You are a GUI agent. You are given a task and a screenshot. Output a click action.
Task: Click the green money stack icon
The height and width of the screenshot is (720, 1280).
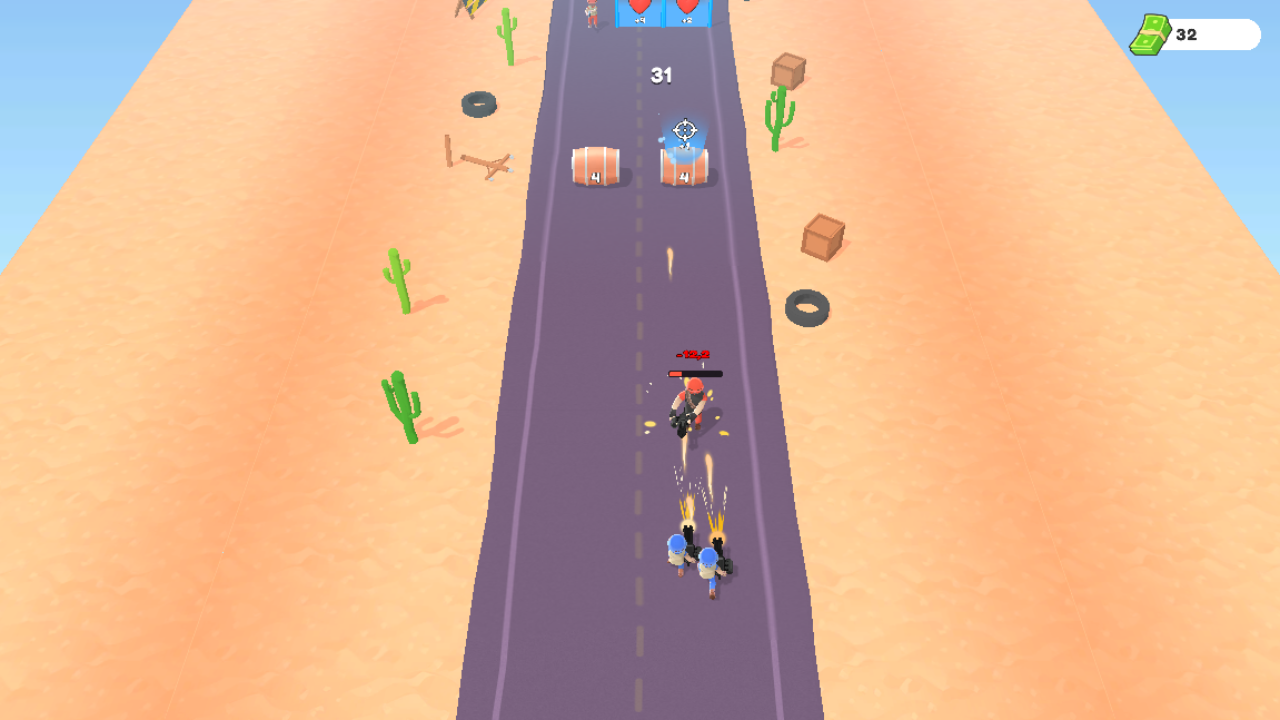1150,35
